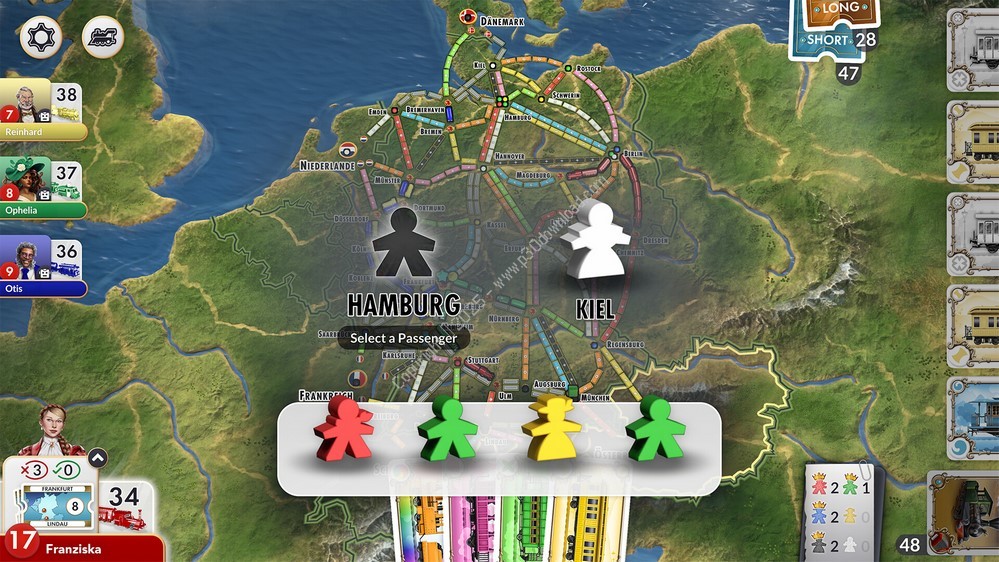
Task: Choose the white Kiel passenger meeple
Action: 594,240
